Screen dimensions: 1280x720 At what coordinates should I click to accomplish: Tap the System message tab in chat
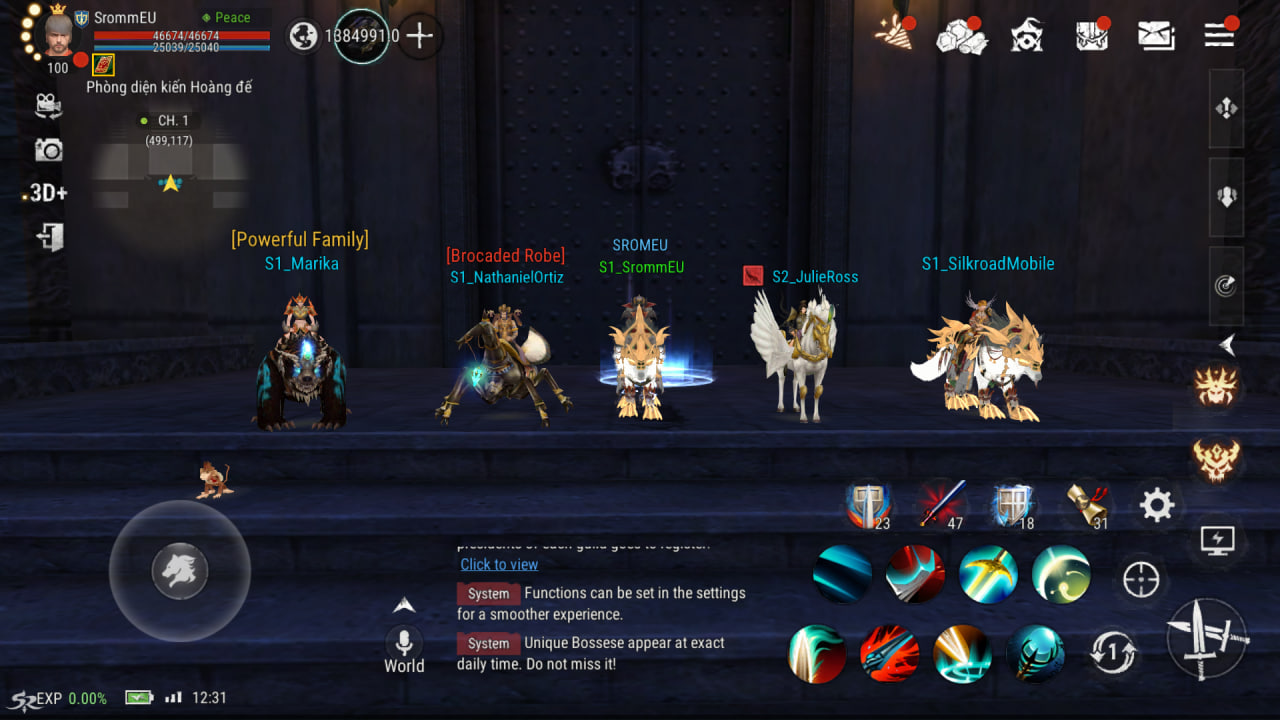488,593
